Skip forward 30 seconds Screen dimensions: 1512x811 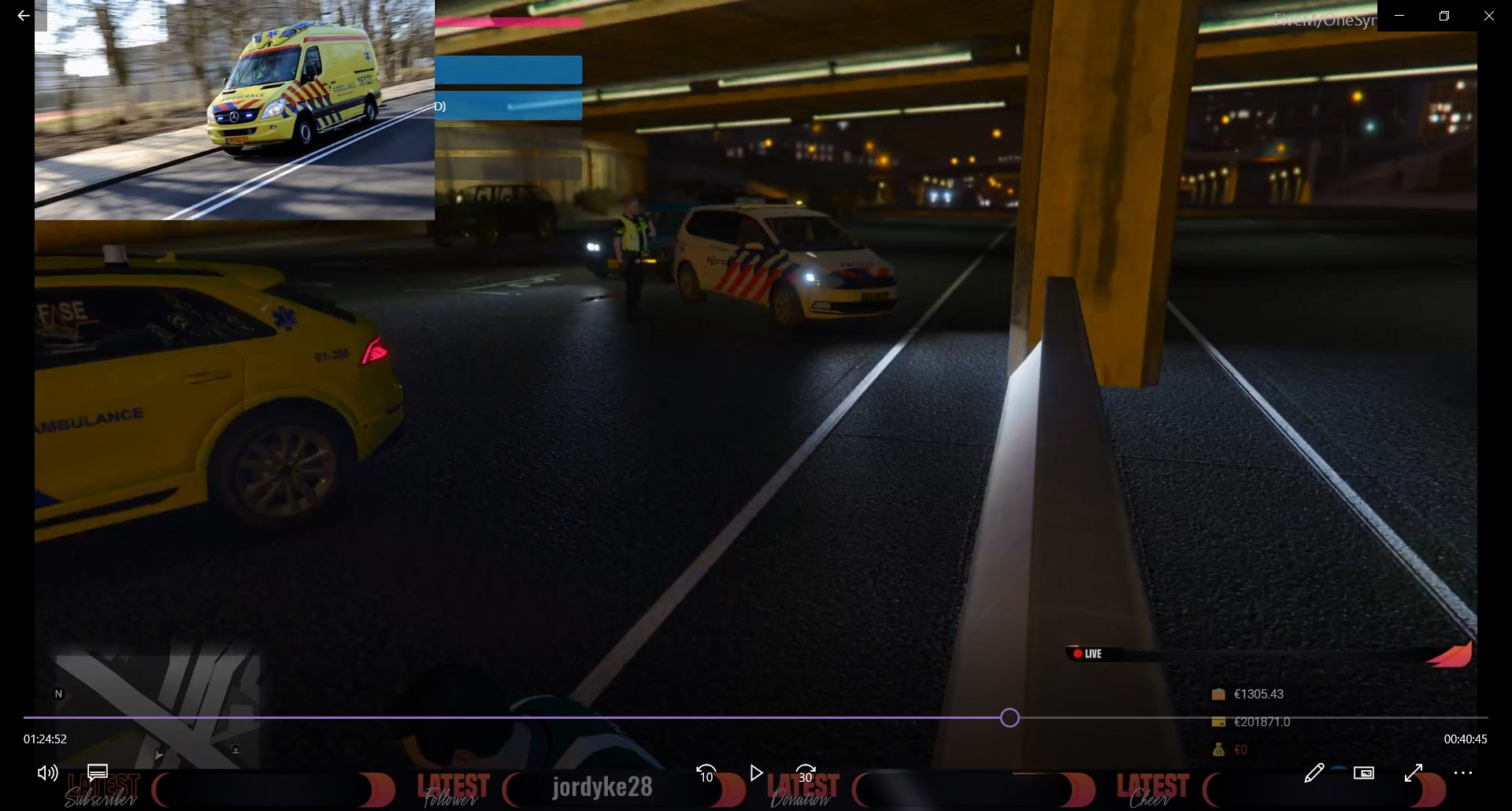[806, 773]
